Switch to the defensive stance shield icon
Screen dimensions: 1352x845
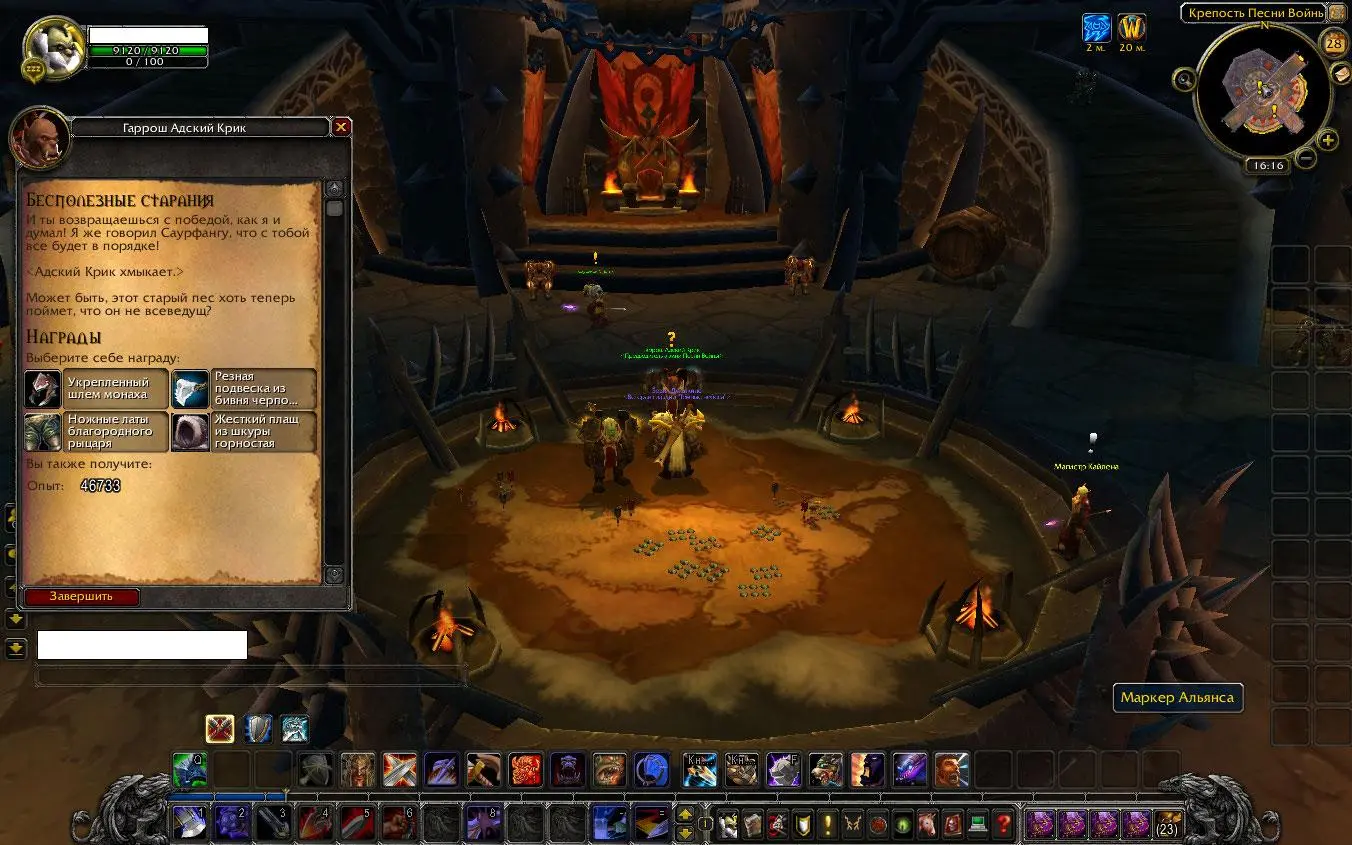257,728
